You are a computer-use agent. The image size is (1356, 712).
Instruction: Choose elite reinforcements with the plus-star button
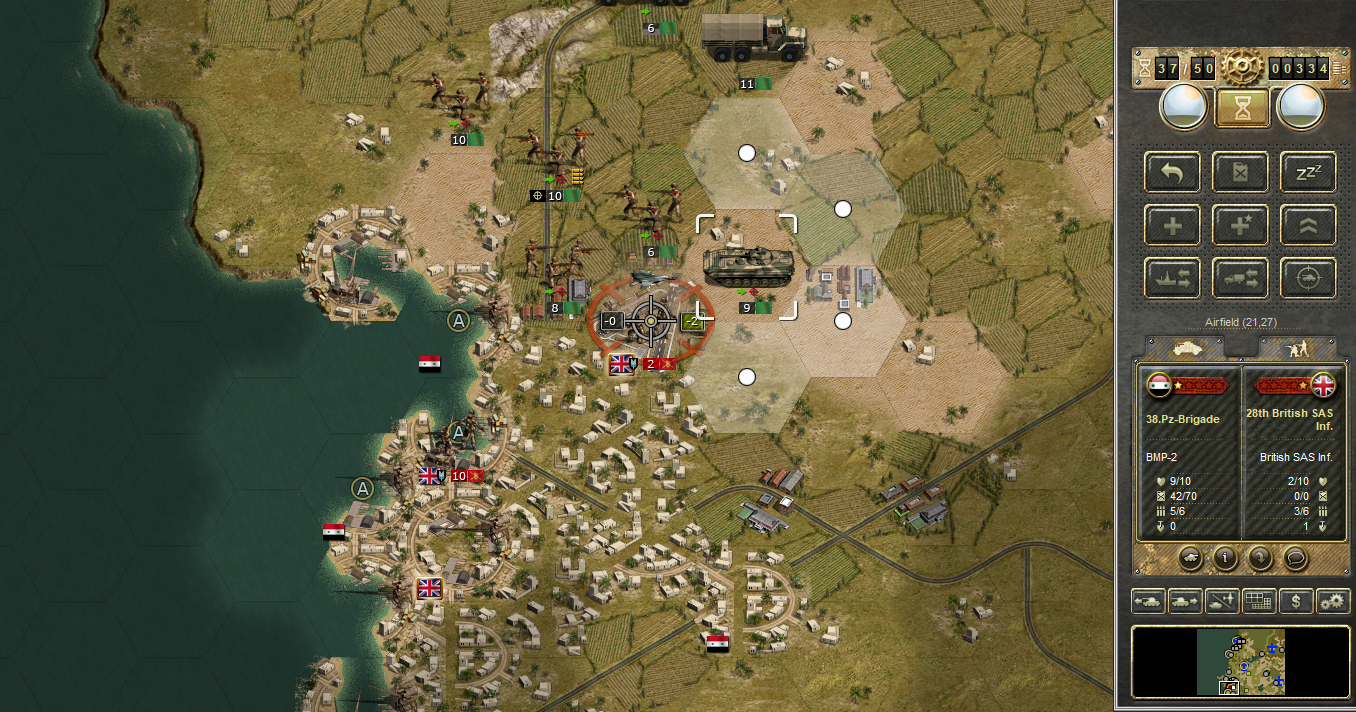pos(1241,225)
